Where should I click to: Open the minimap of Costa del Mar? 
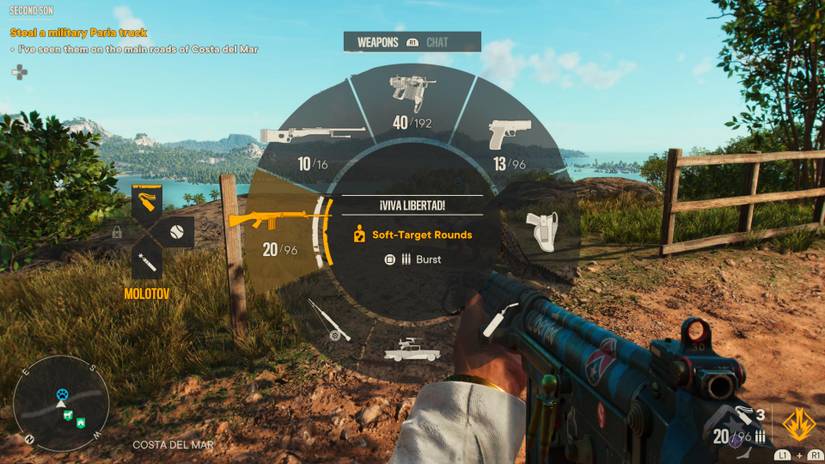61,402
